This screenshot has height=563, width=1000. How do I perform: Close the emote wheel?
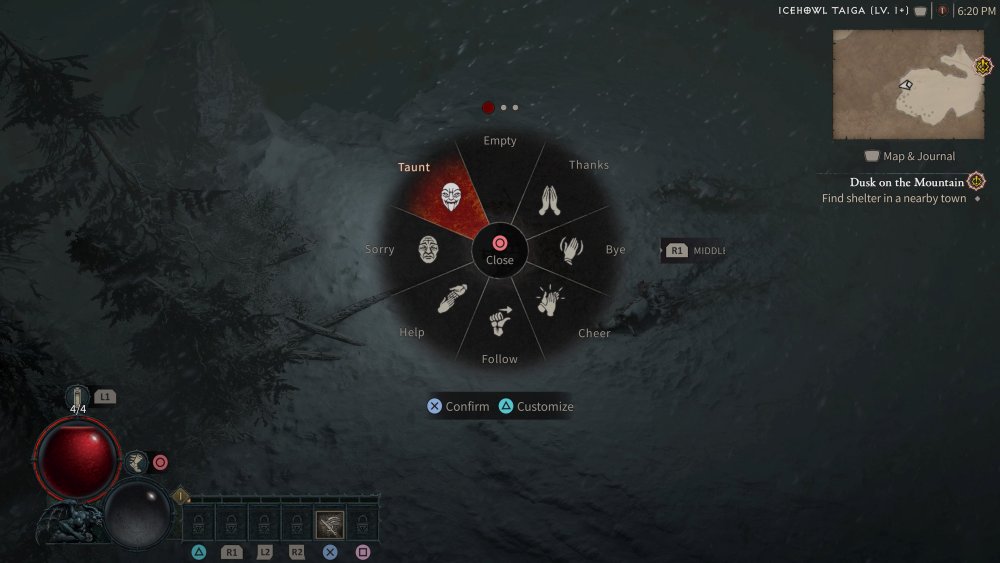click(x=500, y=249)
